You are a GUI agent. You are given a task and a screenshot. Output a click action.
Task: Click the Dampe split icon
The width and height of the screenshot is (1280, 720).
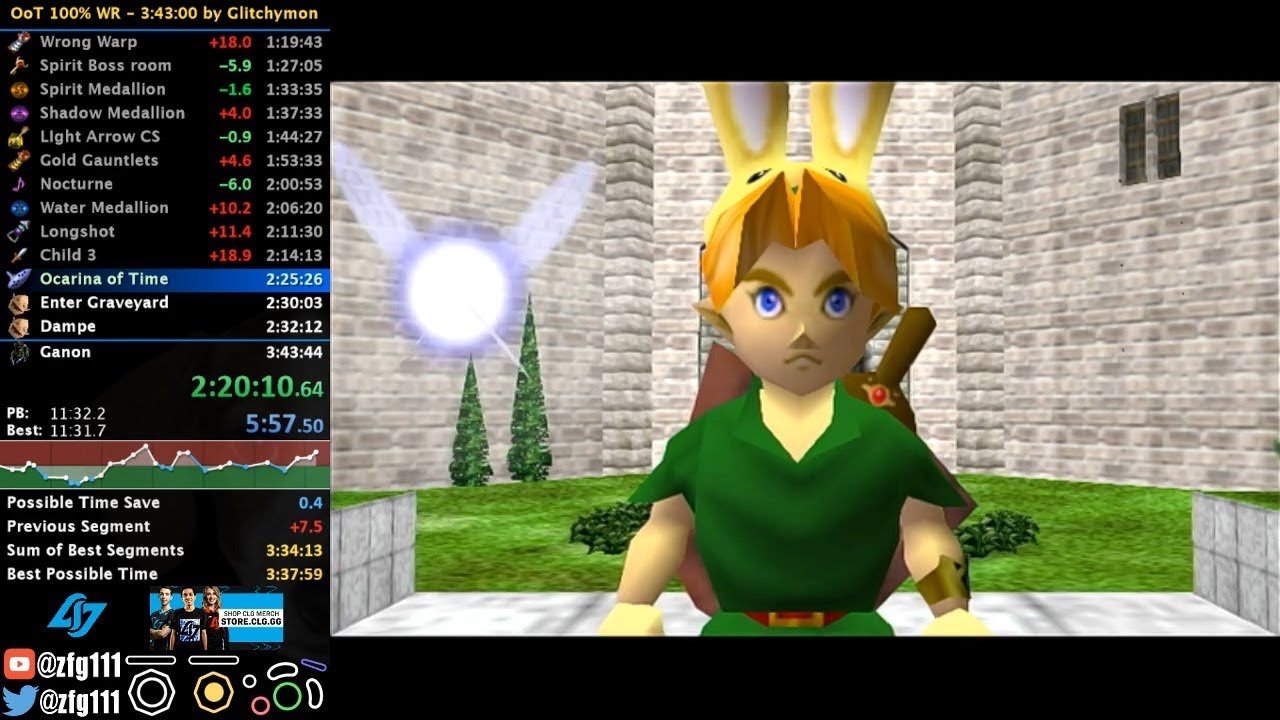(20, 326)
